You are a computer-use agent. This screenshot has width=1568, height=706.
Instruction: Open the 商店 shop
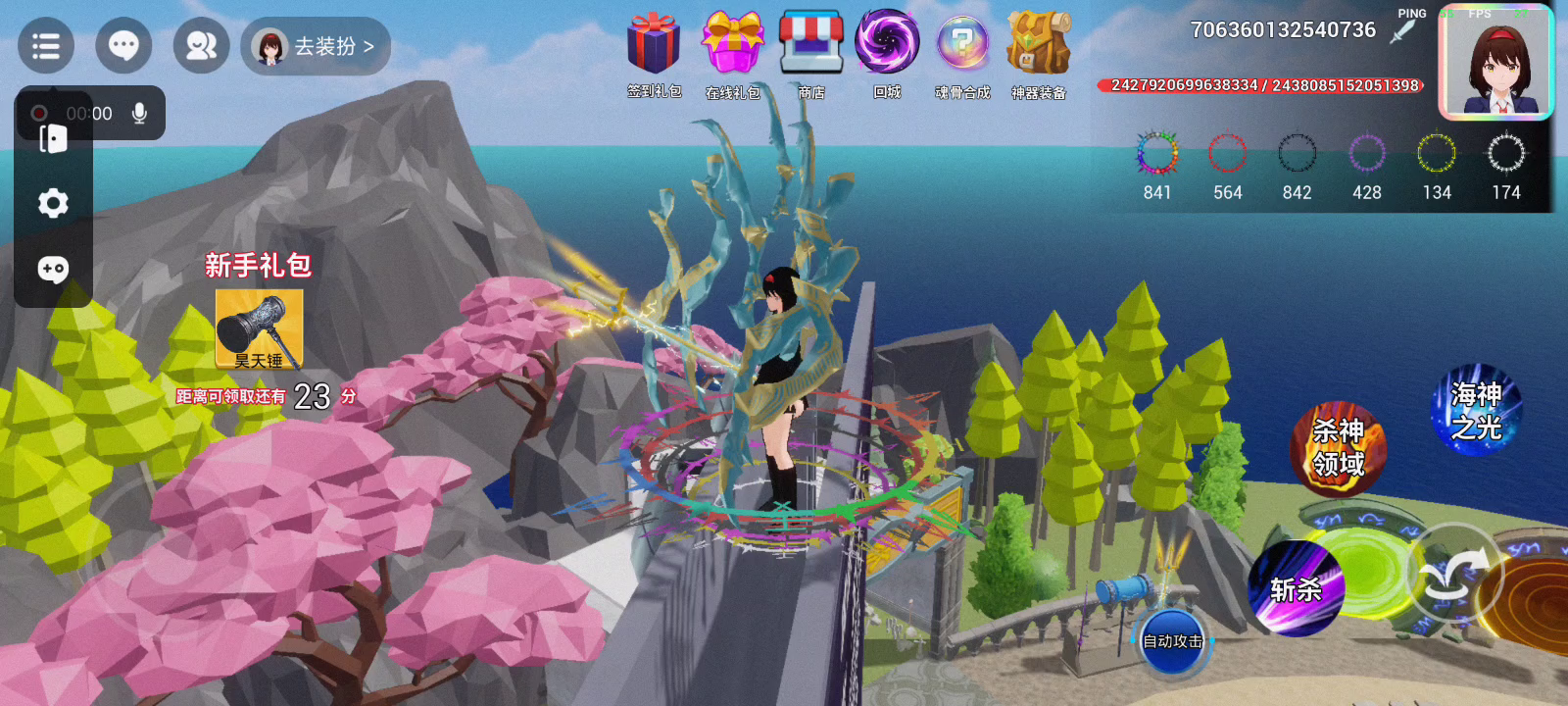[811, 44]
